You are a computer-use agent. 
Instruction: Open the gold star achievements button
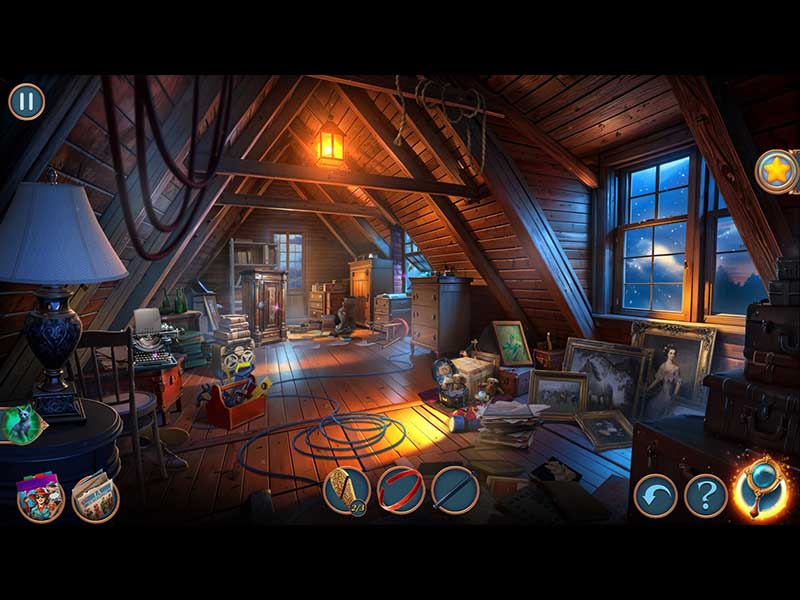pos(775,171)
